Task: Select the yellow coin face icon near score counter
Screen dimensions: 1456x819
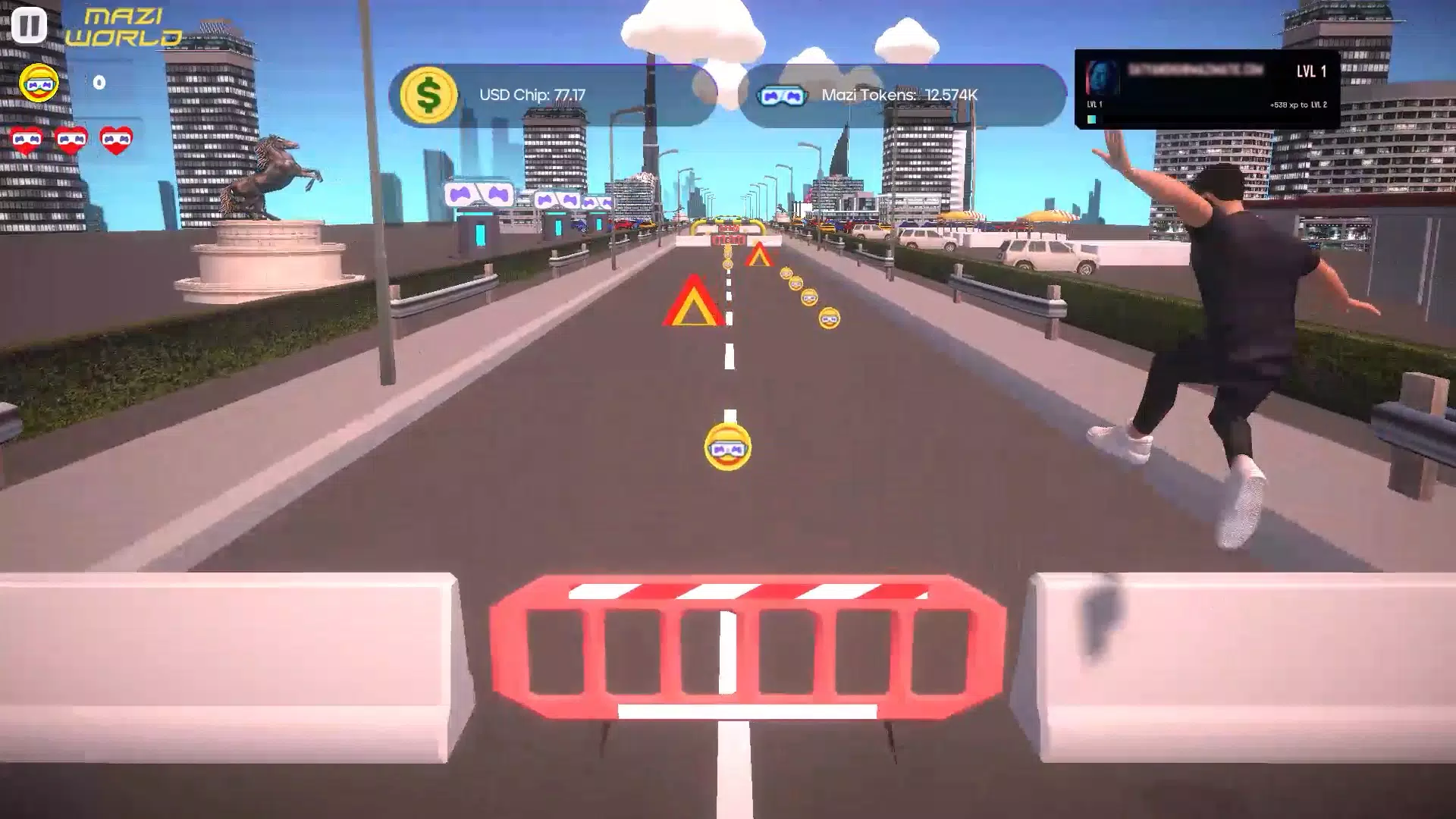Action: point(37,83)
